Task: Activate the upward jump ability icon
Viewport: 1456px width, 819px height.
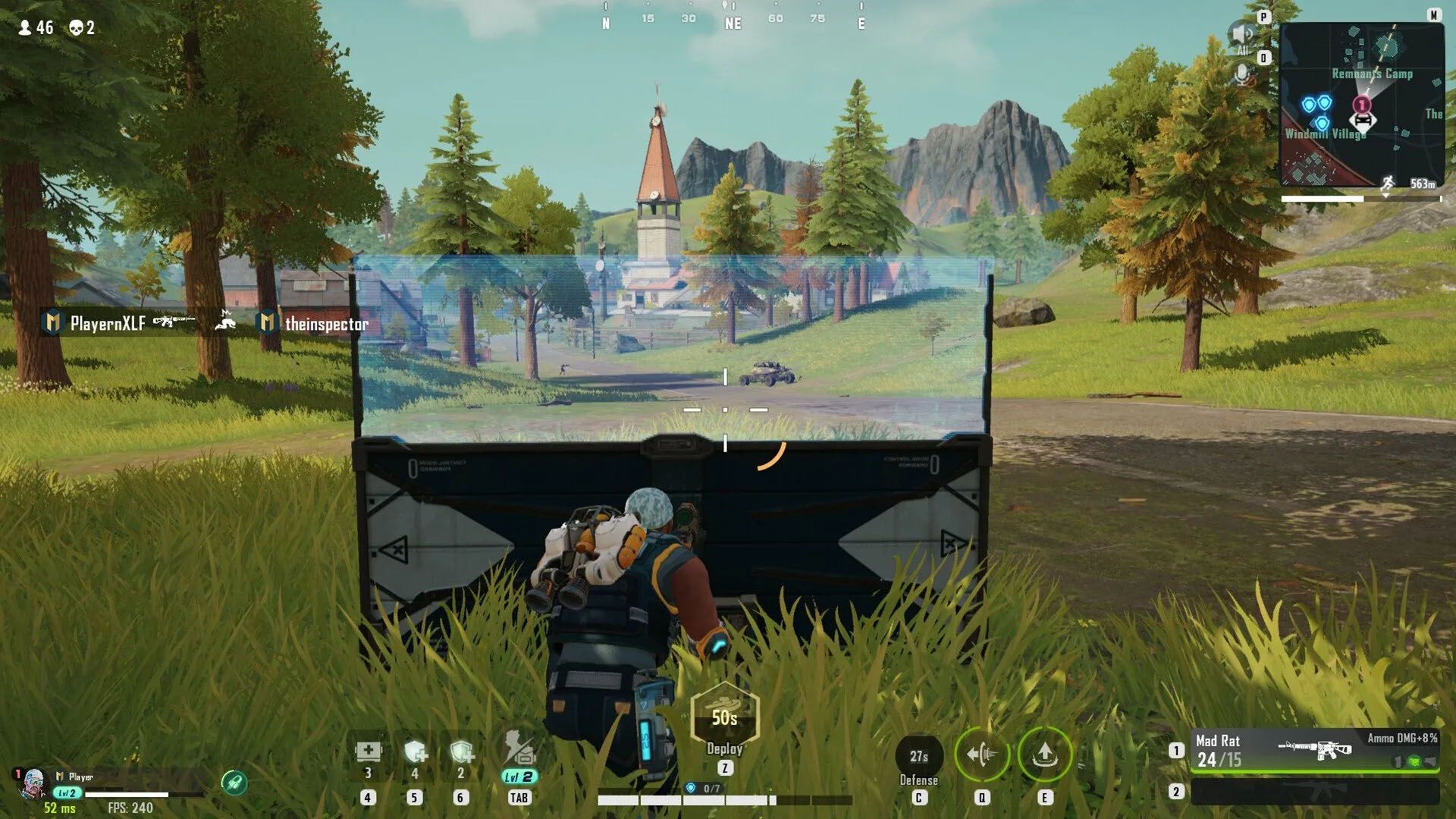Action: coord(1044,755)
